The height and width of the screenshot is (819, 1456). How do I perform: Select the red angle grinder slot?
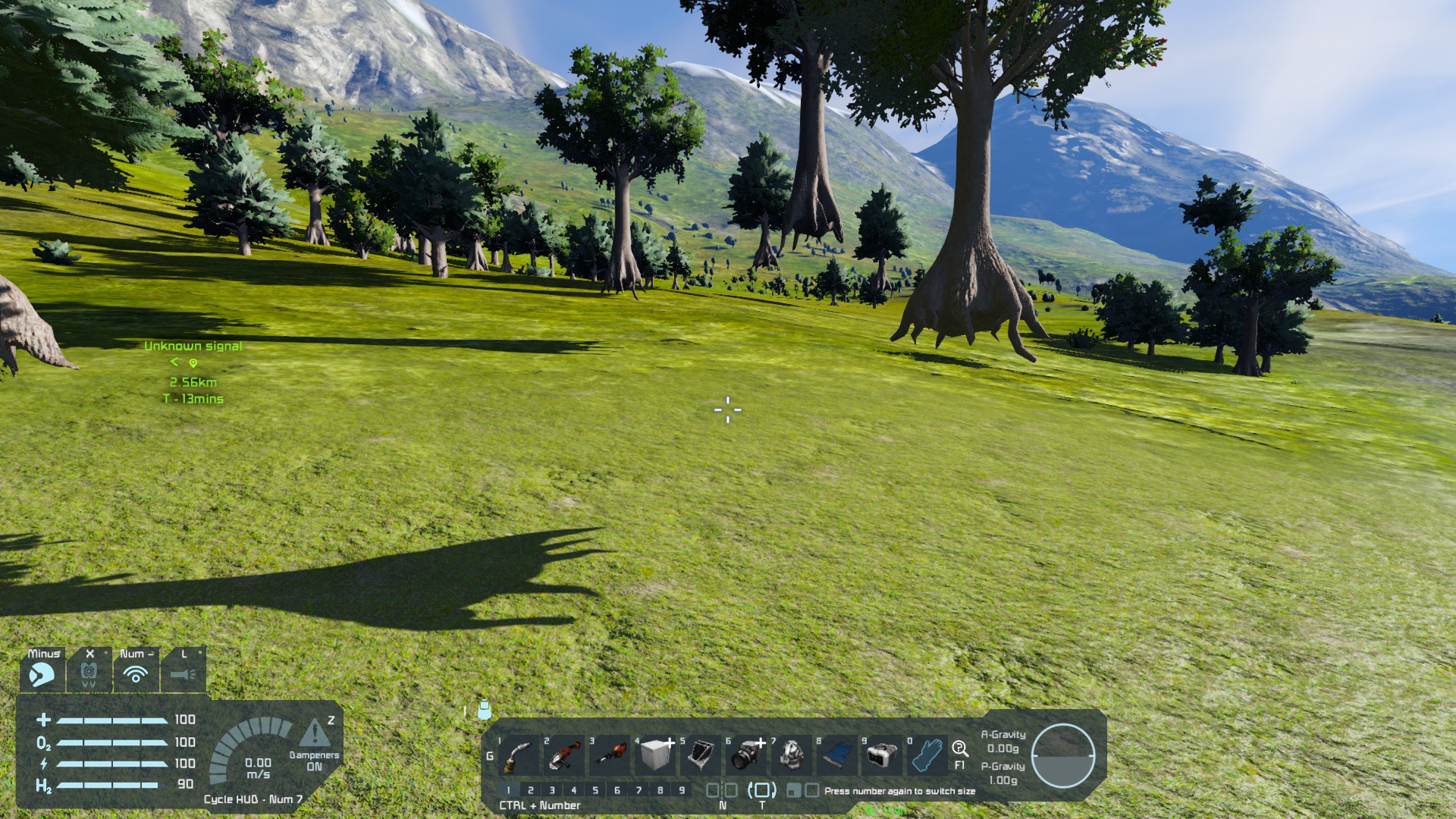[564, 755]
